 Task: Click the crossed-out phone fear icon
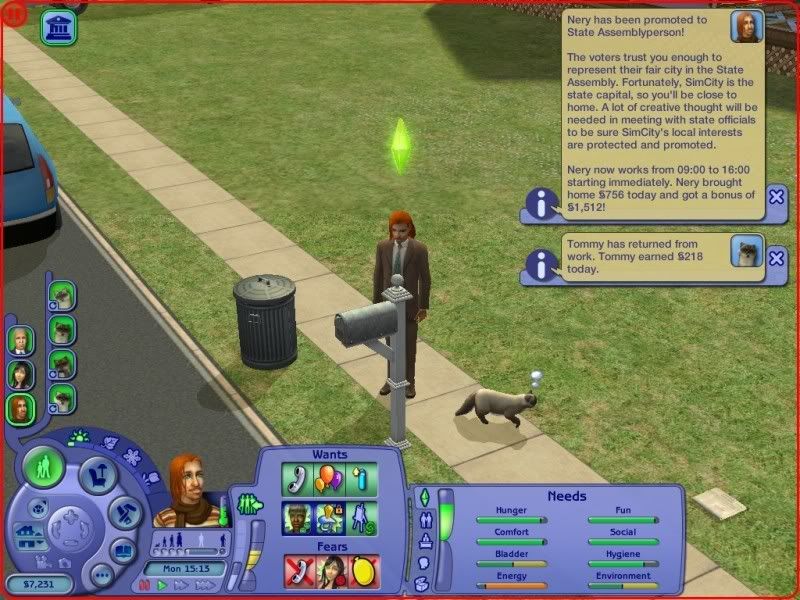tap(299, 570)
